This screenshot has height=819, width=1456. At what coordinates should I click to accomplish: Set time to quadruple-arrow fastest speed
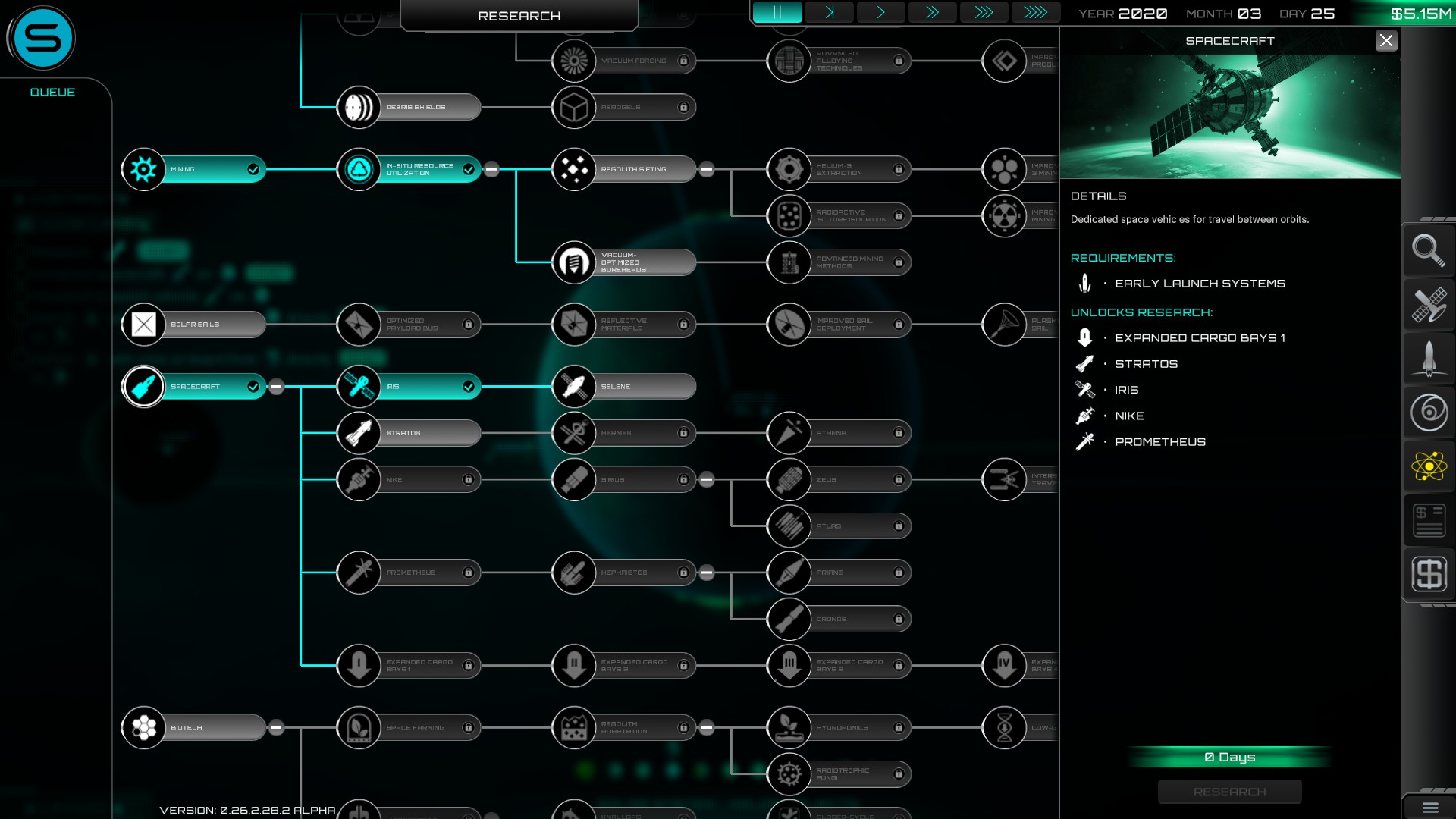(x=1035, y=13)
